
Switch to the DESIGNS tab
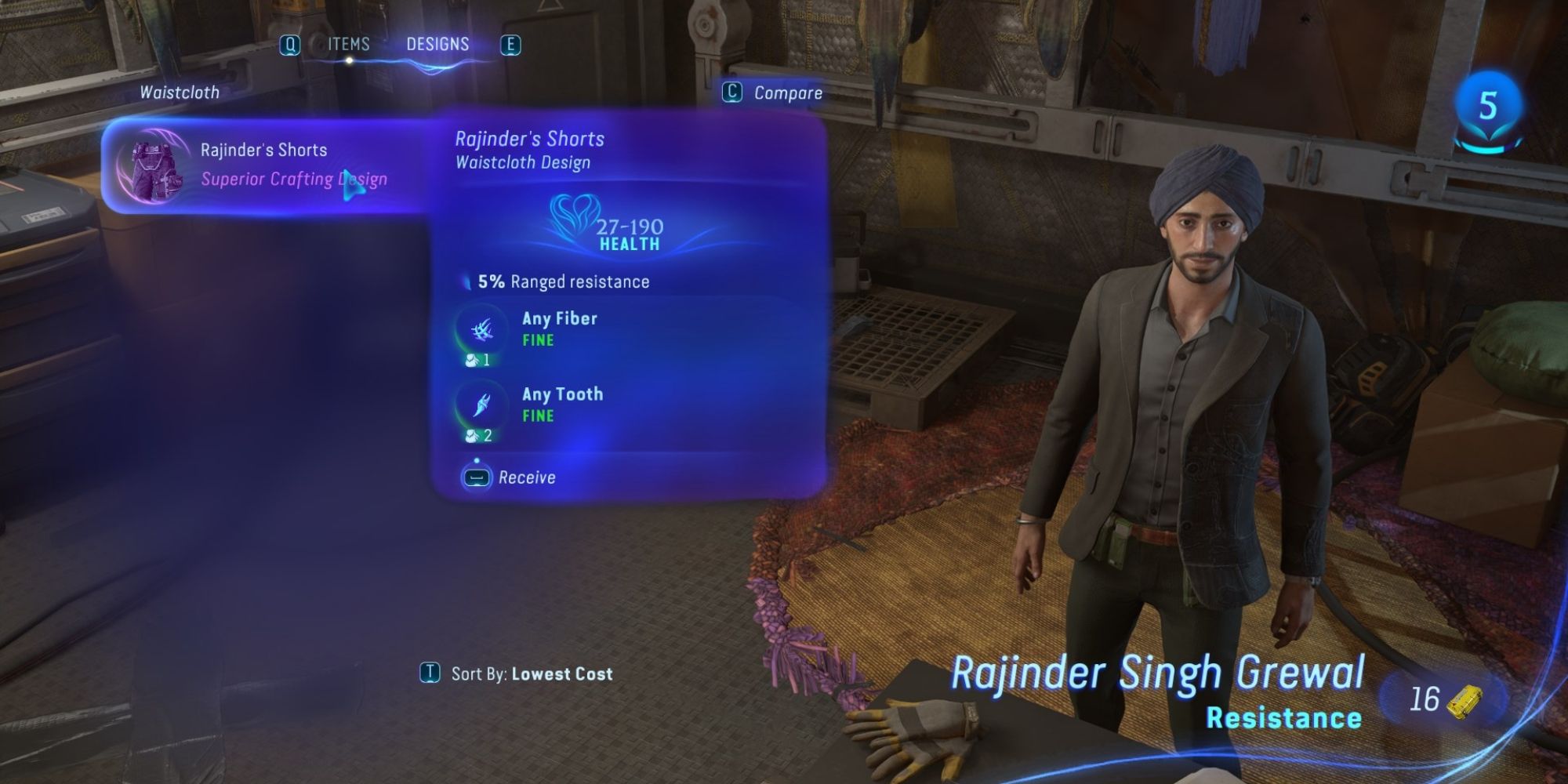pyautogui.click(x=437, y=44)
